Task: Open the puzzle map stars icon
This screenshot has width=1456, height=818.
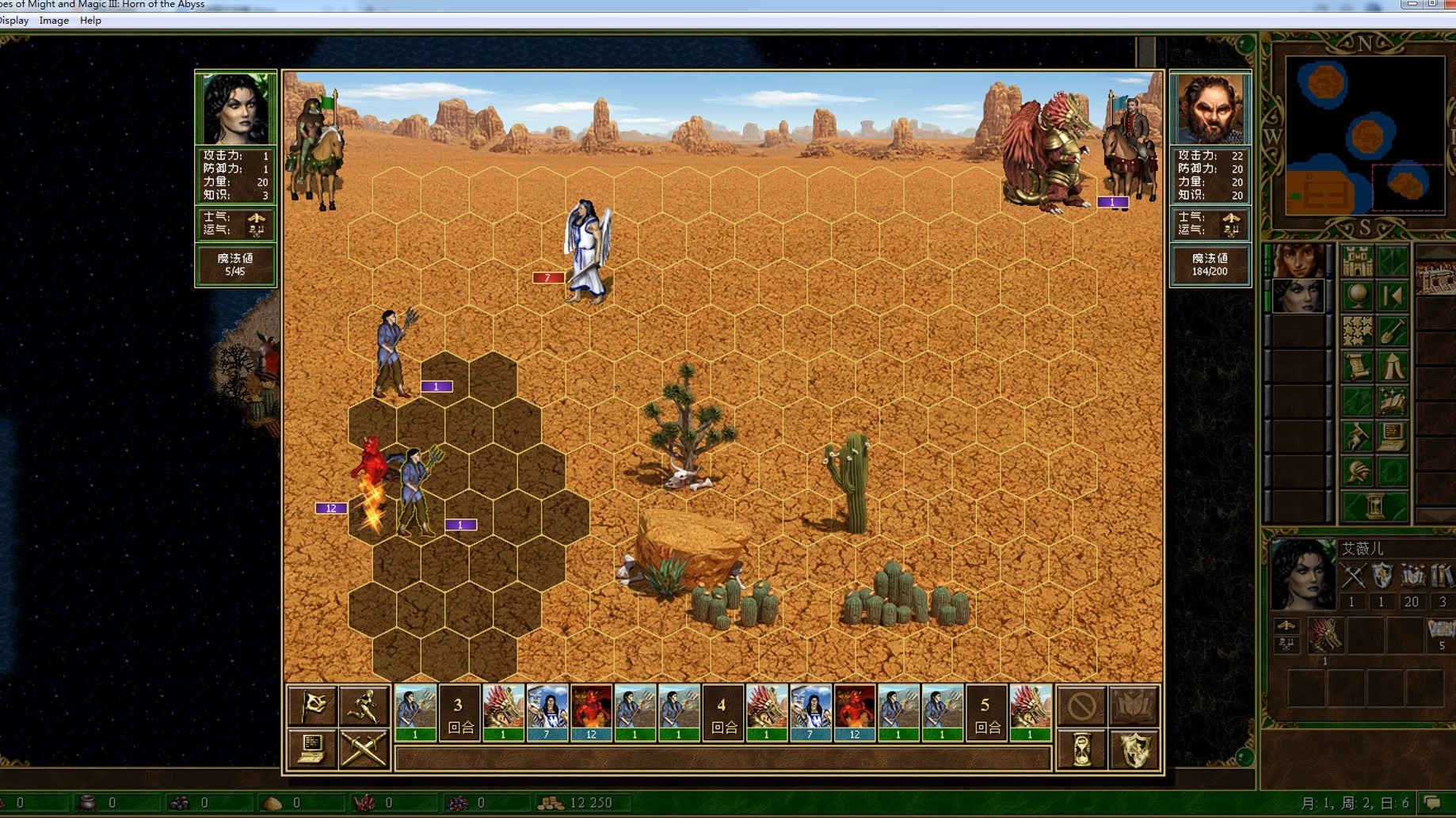Action: (x=1357, y=331)
